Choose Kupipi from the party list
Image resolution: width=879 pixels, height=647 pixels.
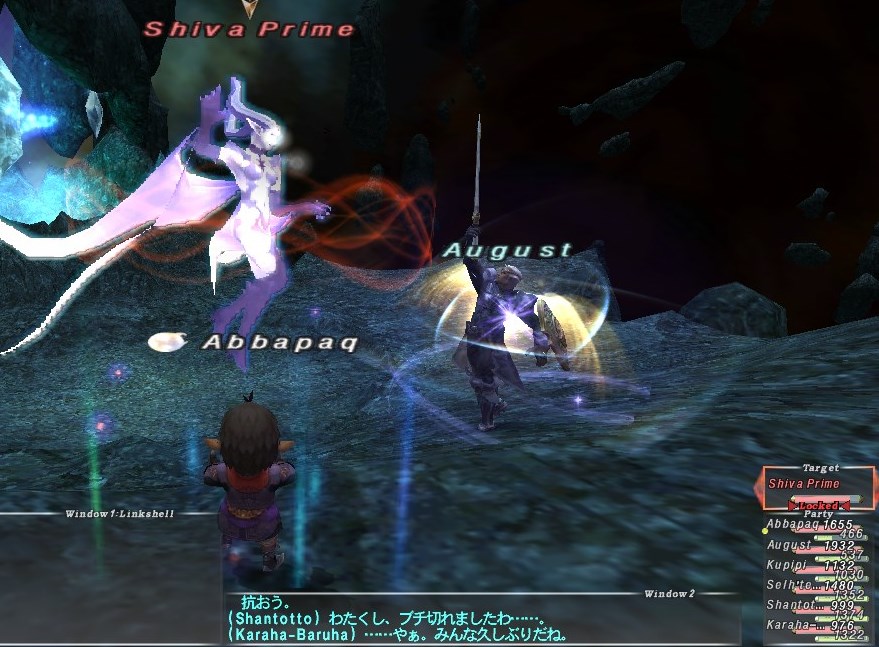click(810, 565)
